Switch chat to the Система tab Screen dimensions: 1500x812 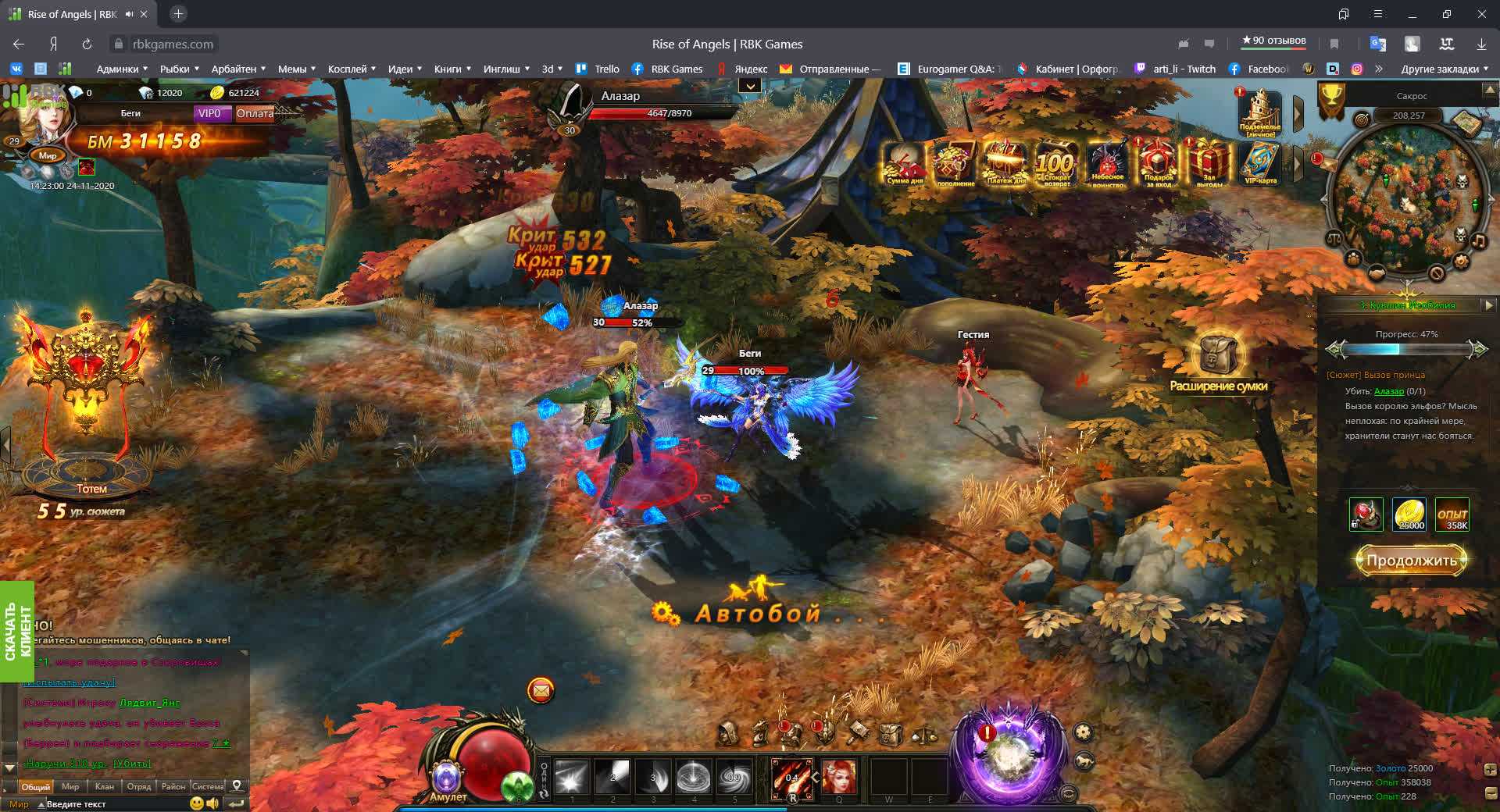[207, 786]
